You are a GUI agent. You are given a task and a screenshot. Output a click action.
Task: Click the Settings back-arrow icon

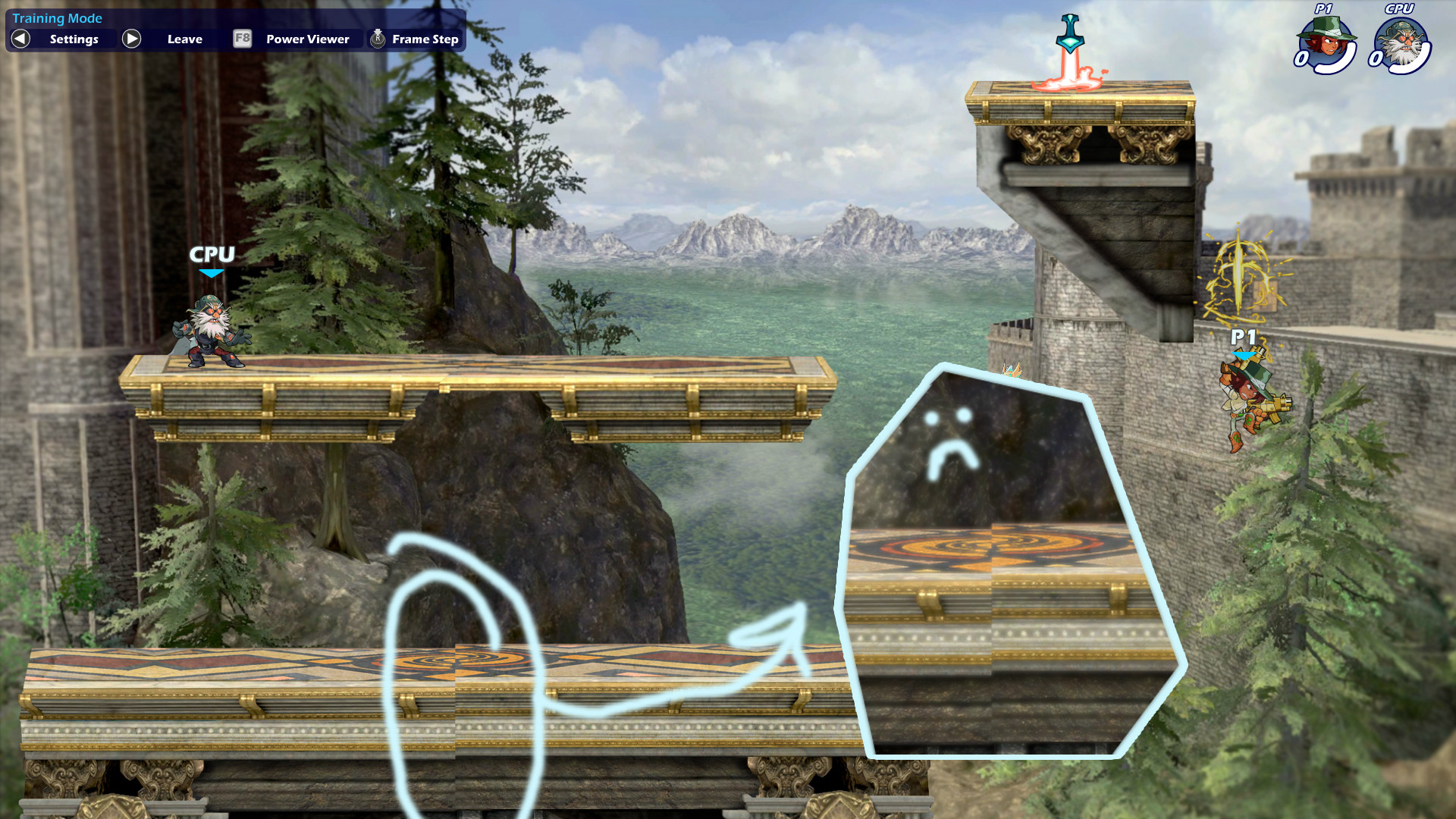(x=20, y=38)
